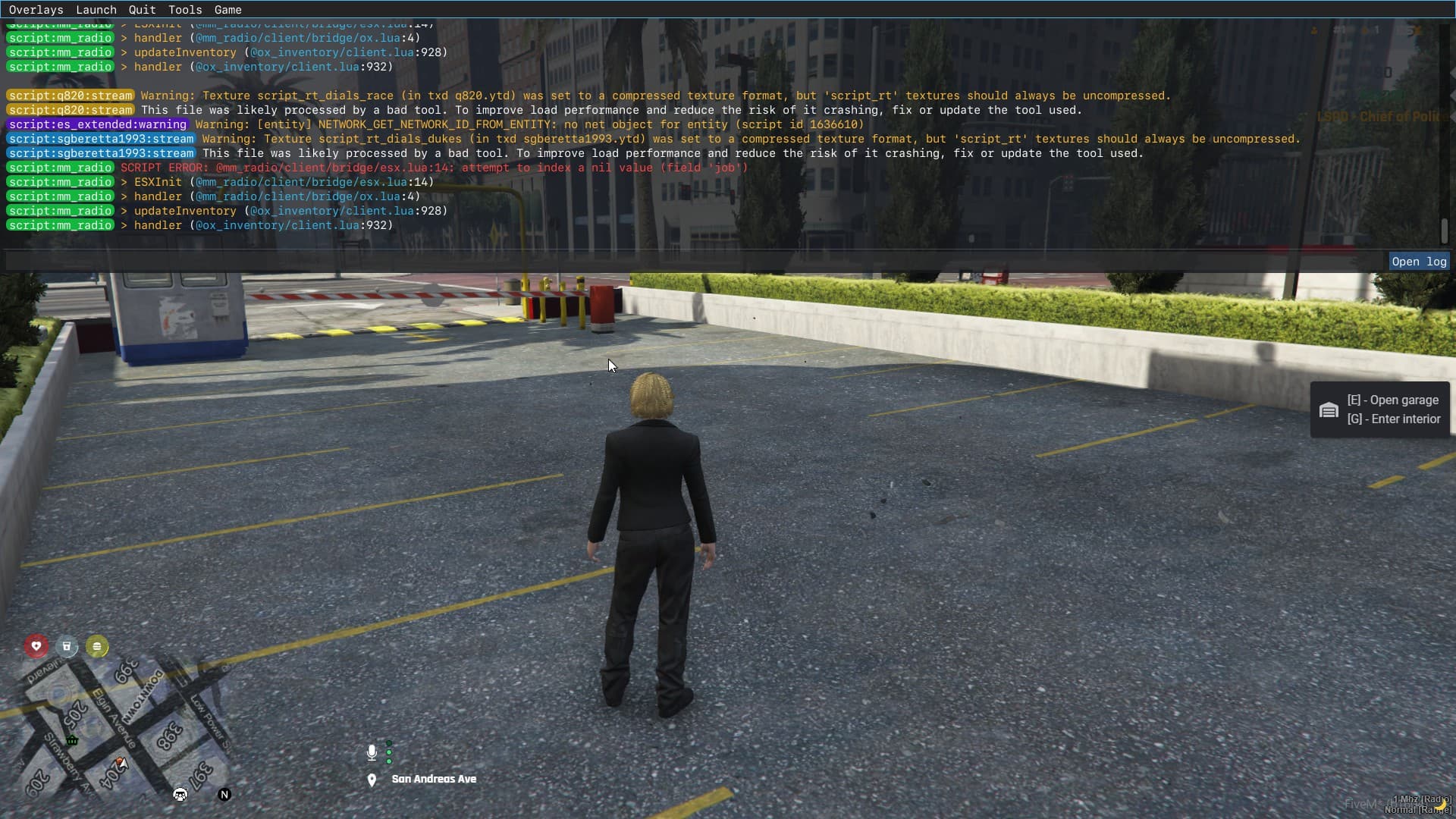Click the garage icon in the interaction prompt
This screenshot has height=819, width=1456.
[x=1329, y=409]
